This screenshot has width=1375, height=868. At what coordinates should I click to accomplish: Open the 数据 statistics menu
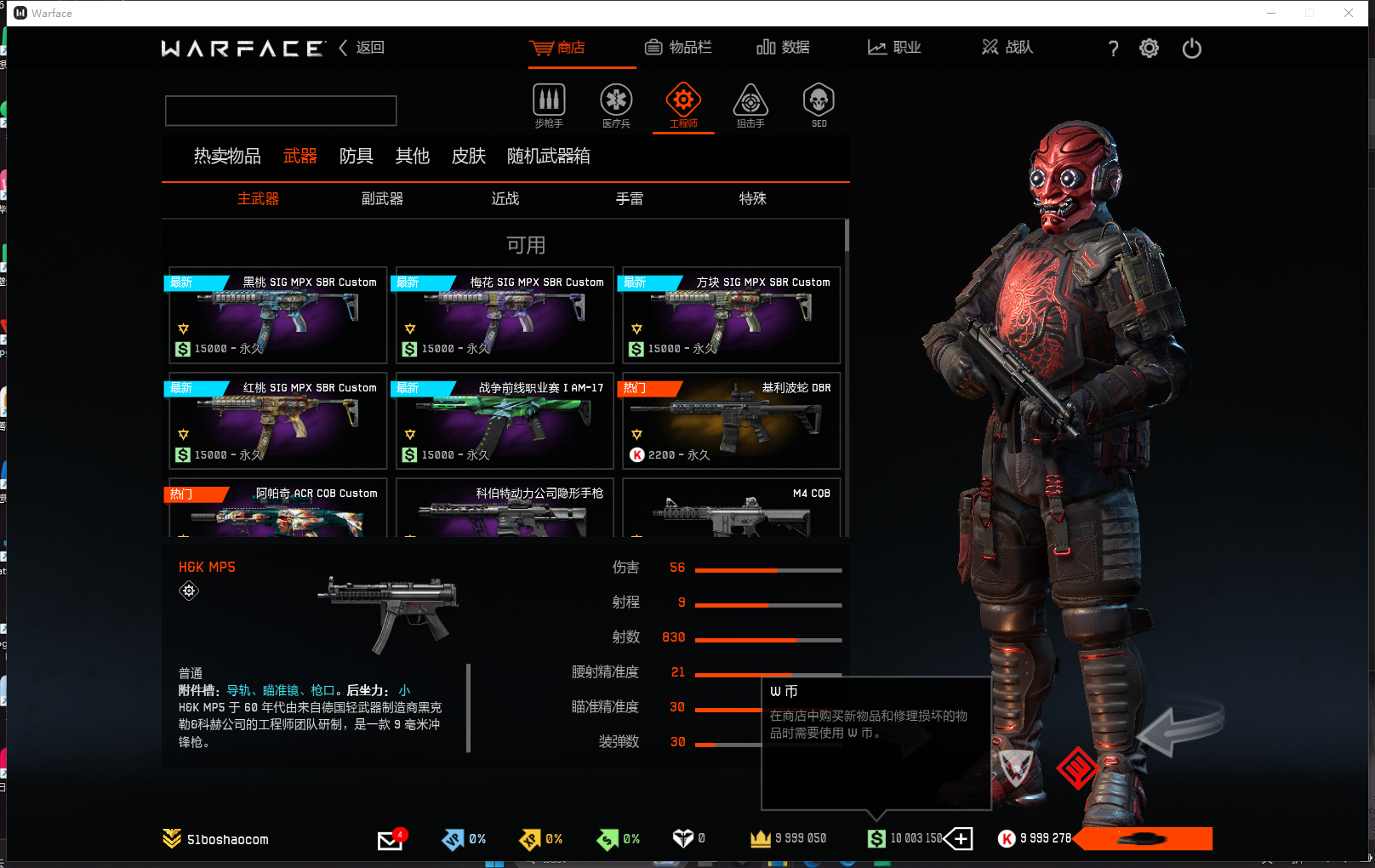783,48
